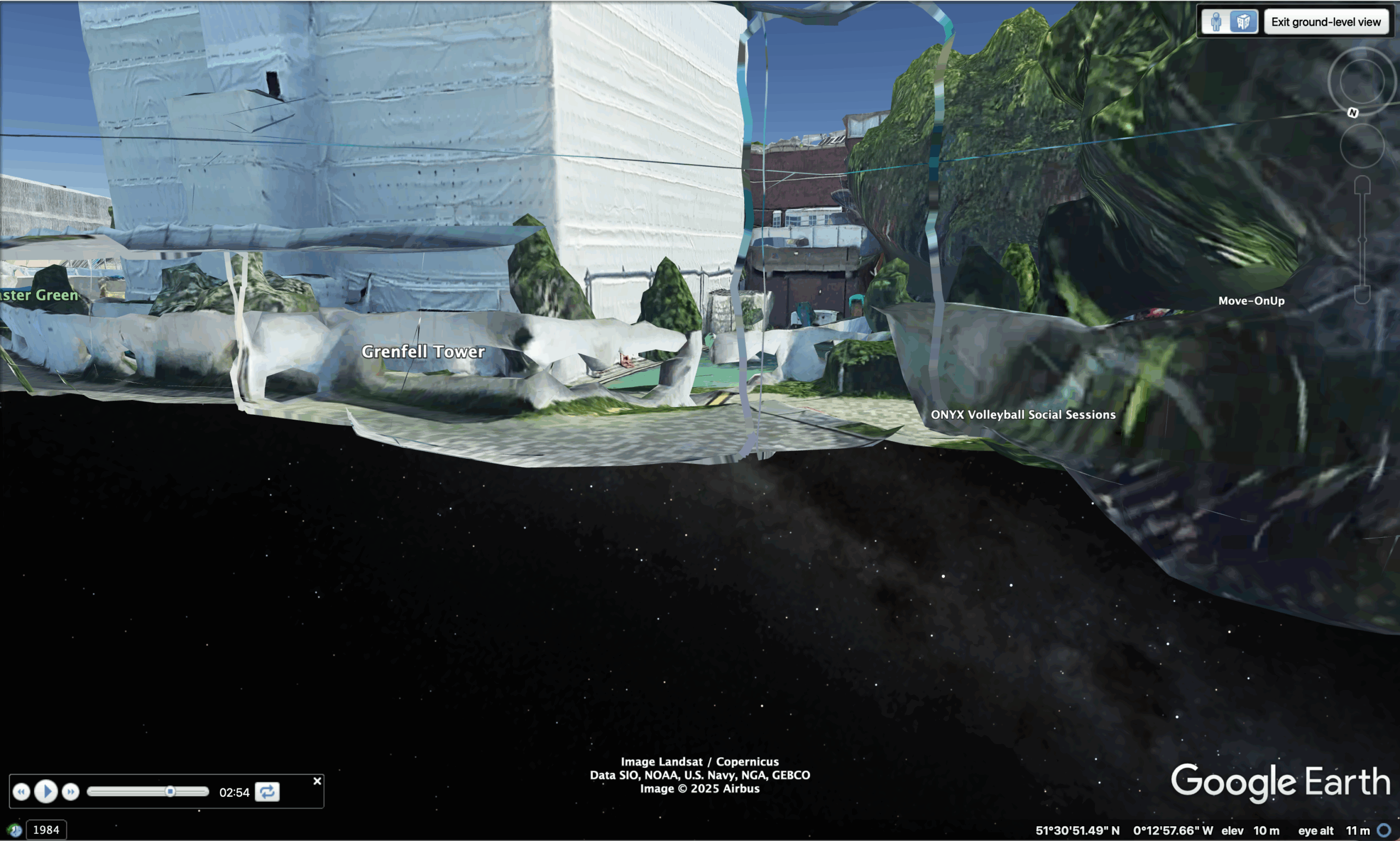Switch to the Street View pegman mode
Screen dimensions: 1400x841
[x=1216, y=22]
